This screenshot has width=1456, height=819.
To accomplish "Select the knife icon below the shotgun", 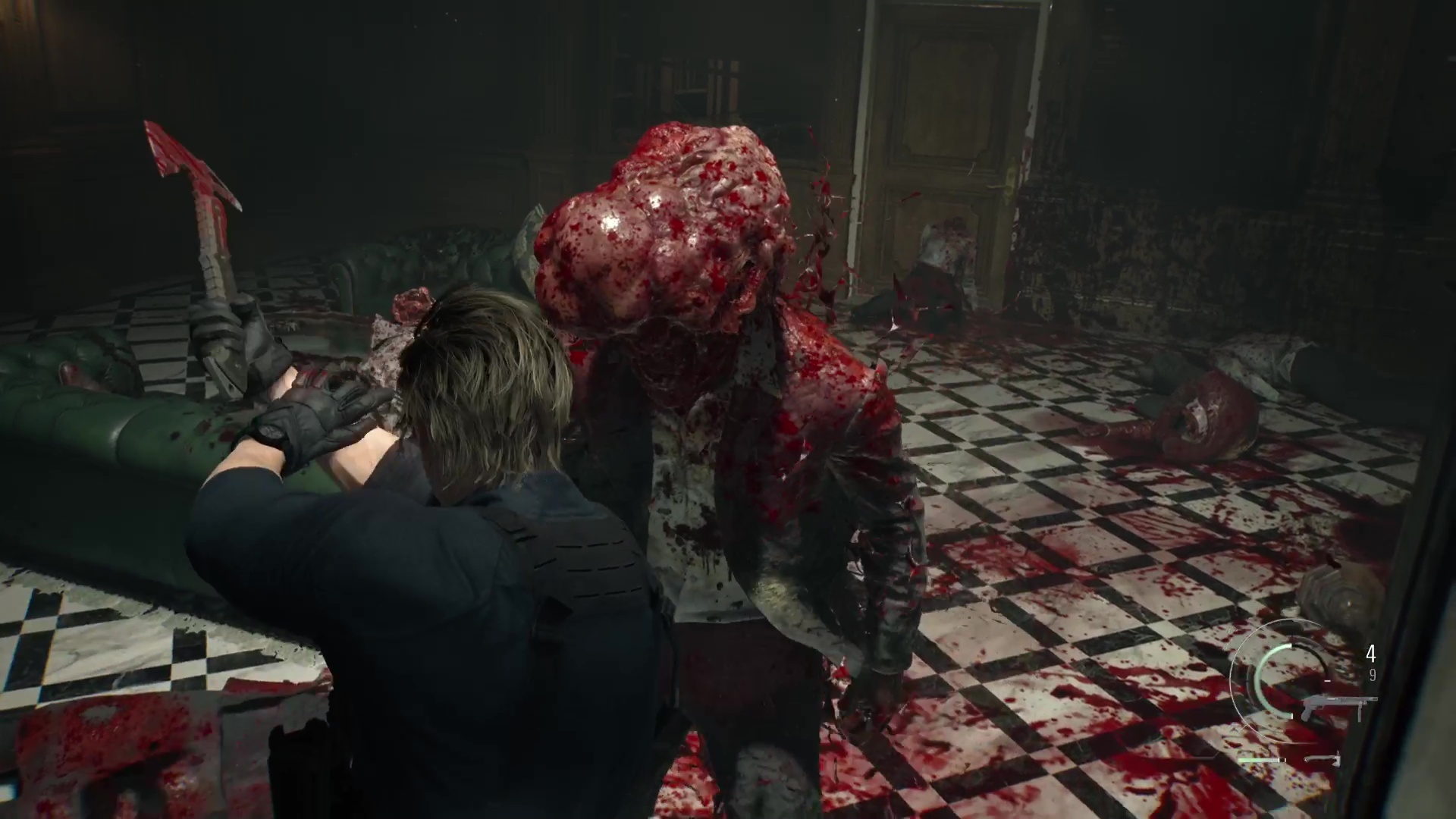I will (1323, 761).
